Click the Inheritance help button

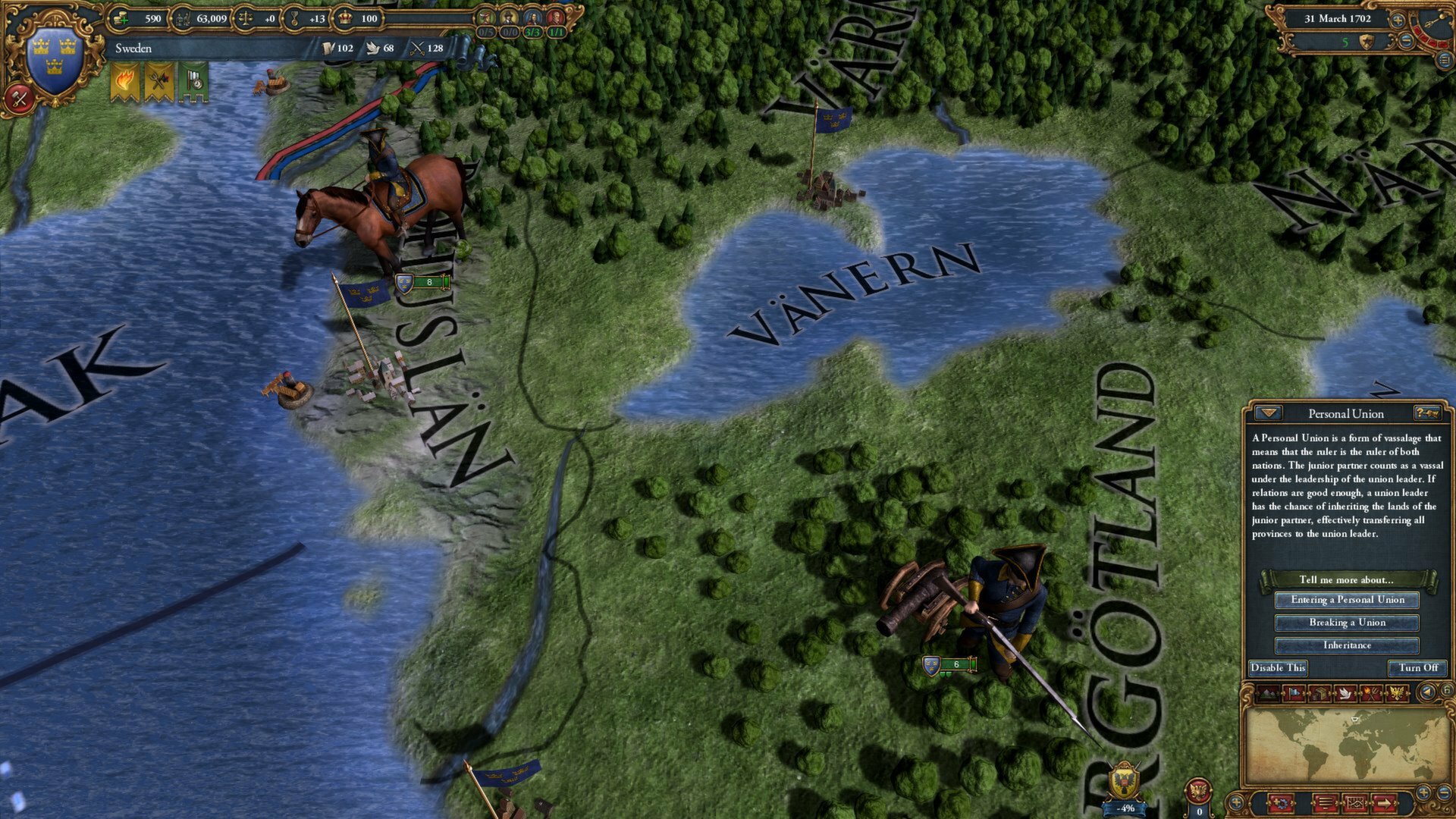point(1348,645)
